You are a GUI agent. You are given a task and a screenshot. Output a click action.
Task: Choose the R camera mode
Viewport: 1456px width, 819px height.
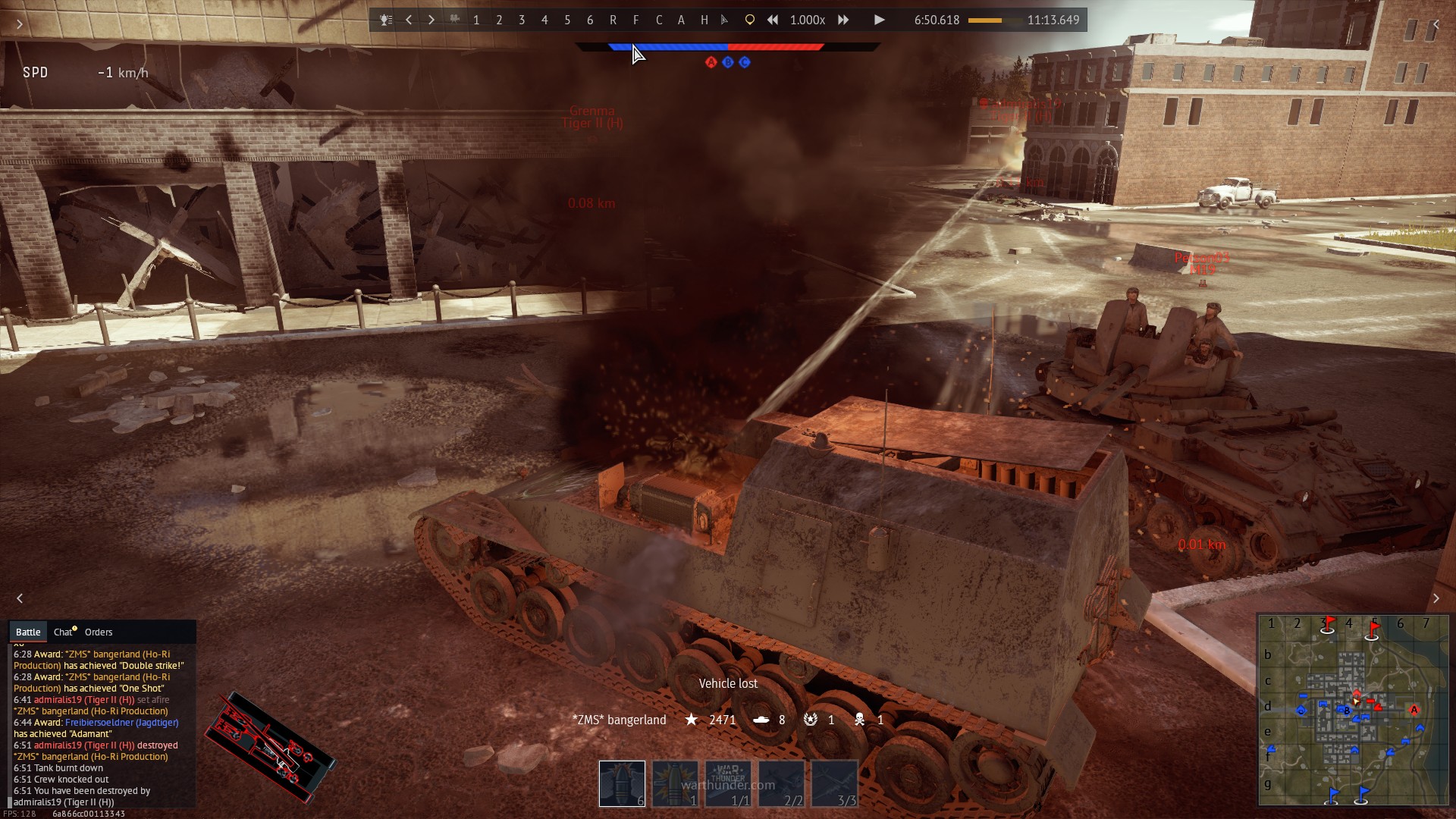pos(613,20)
